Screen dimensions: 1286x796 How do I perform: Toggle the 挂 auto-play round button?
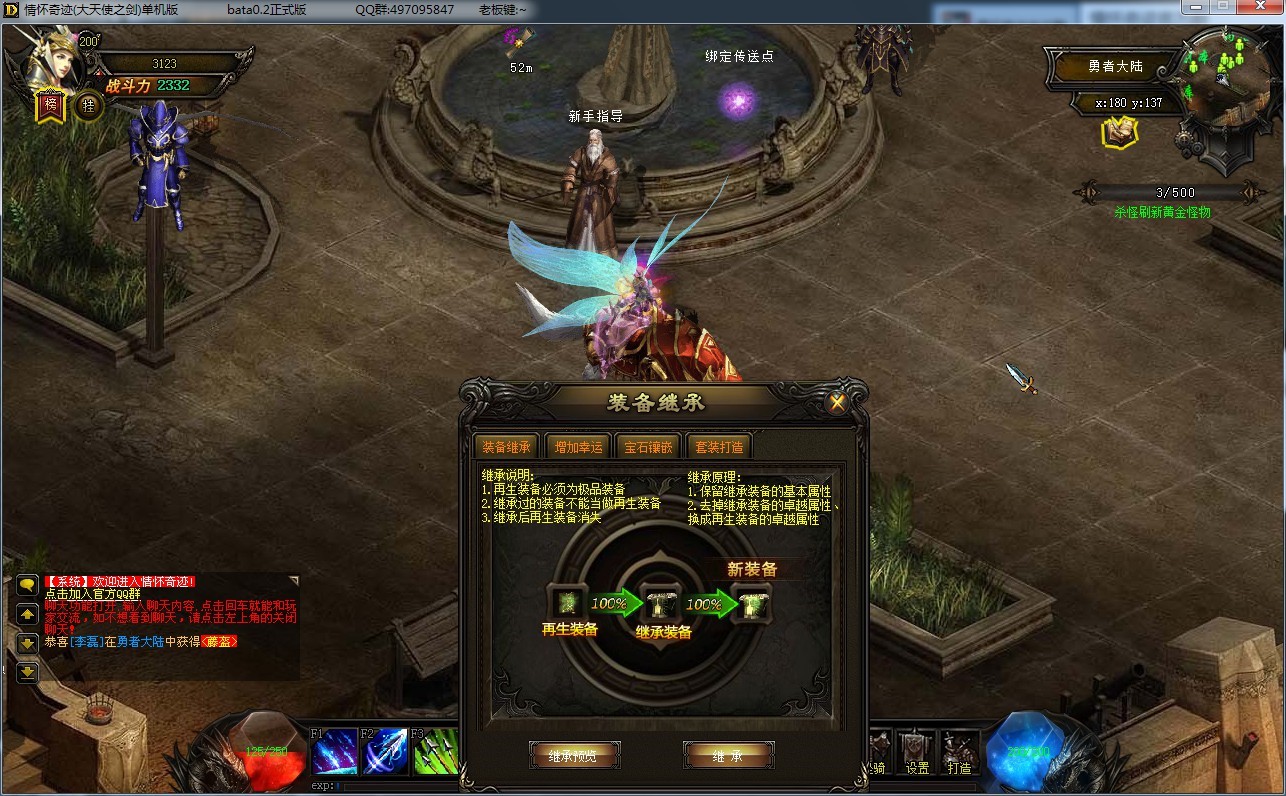(89, 105)
